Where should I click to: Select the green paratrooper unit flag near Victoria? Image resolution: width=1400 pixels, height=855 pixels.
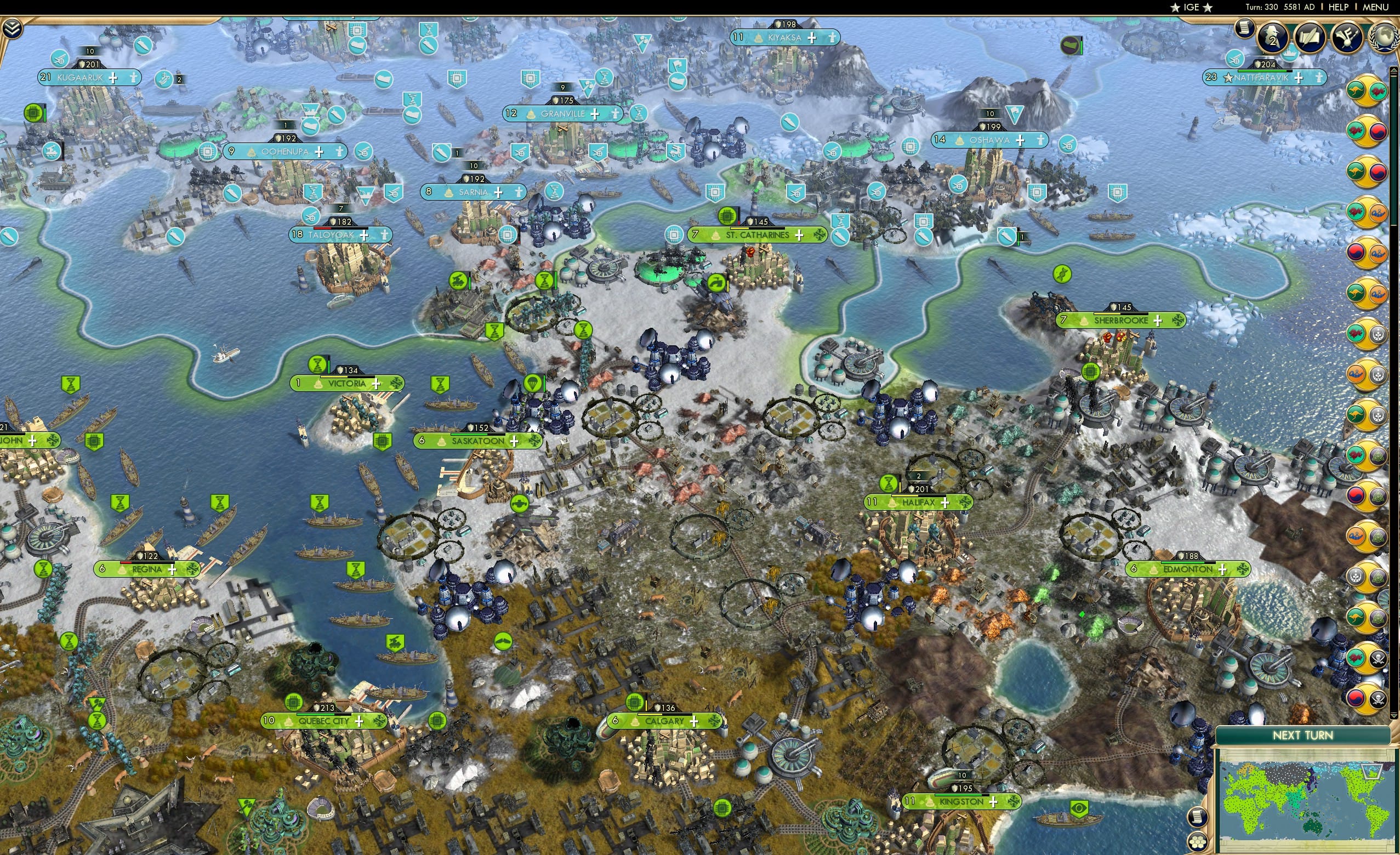(533, 384)
